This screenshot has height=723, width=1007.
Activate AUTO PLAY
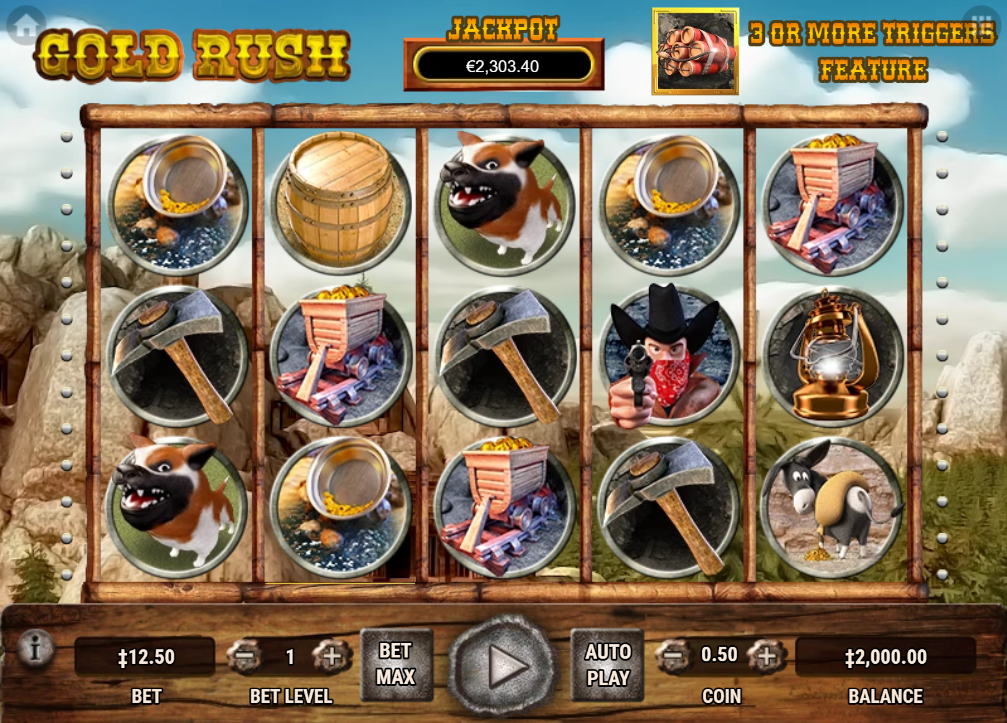coord(607,664)
